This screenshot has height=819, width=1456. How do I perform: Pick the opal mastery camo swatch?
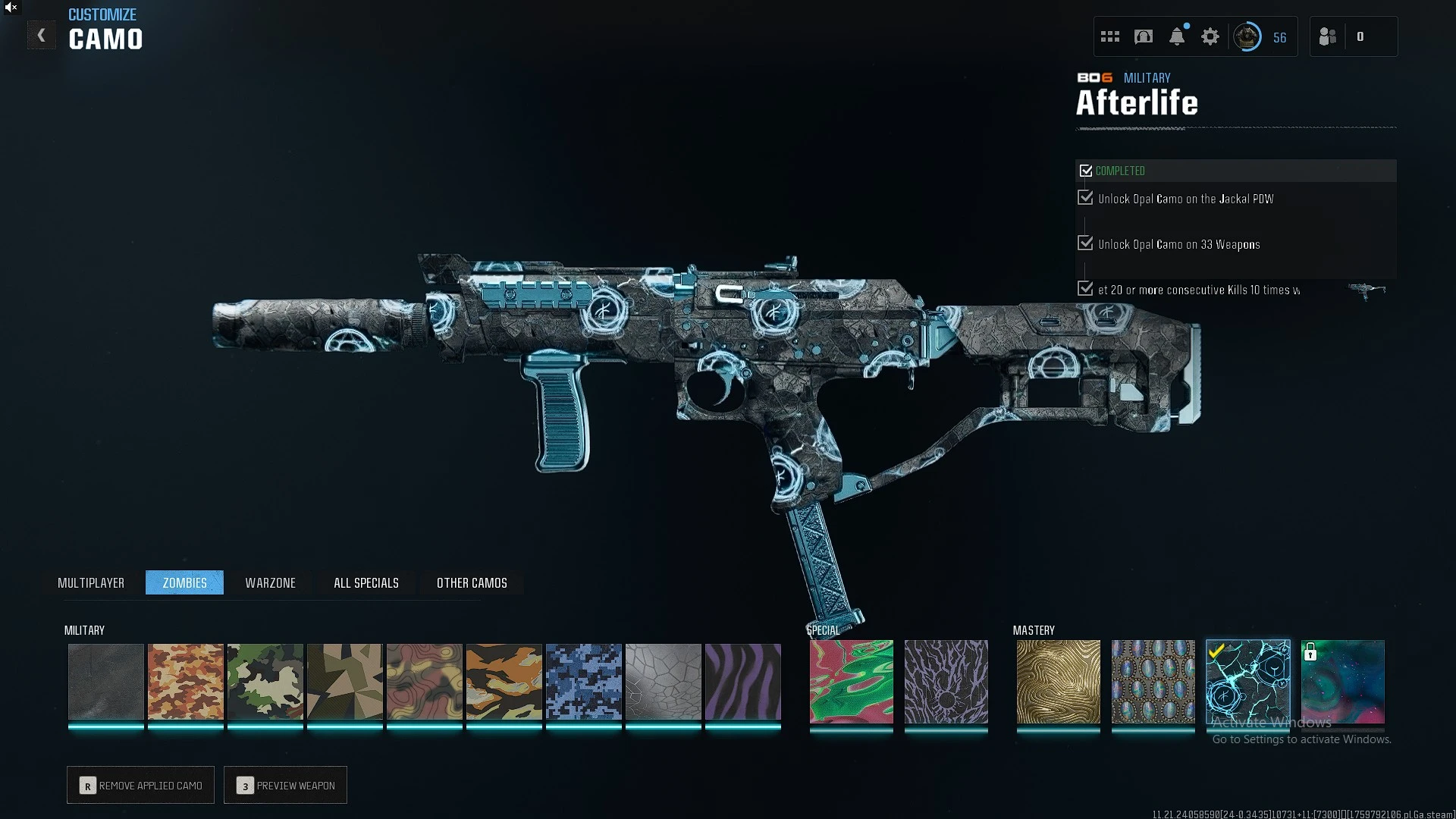coord(1153,681)
